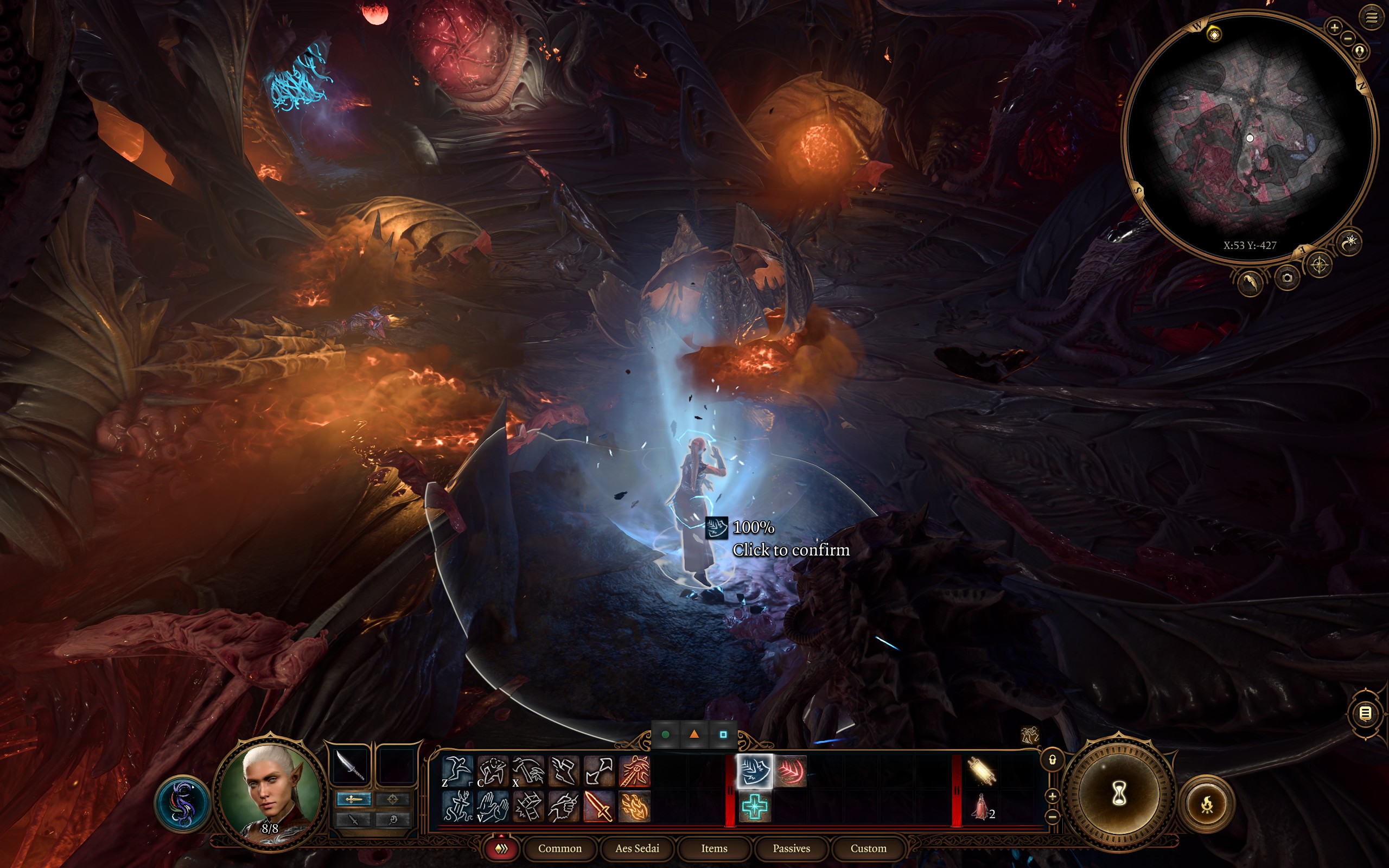1389x868 pixels.
Task: Show the Items hotbar tab
Action: [x=714, y=848]
